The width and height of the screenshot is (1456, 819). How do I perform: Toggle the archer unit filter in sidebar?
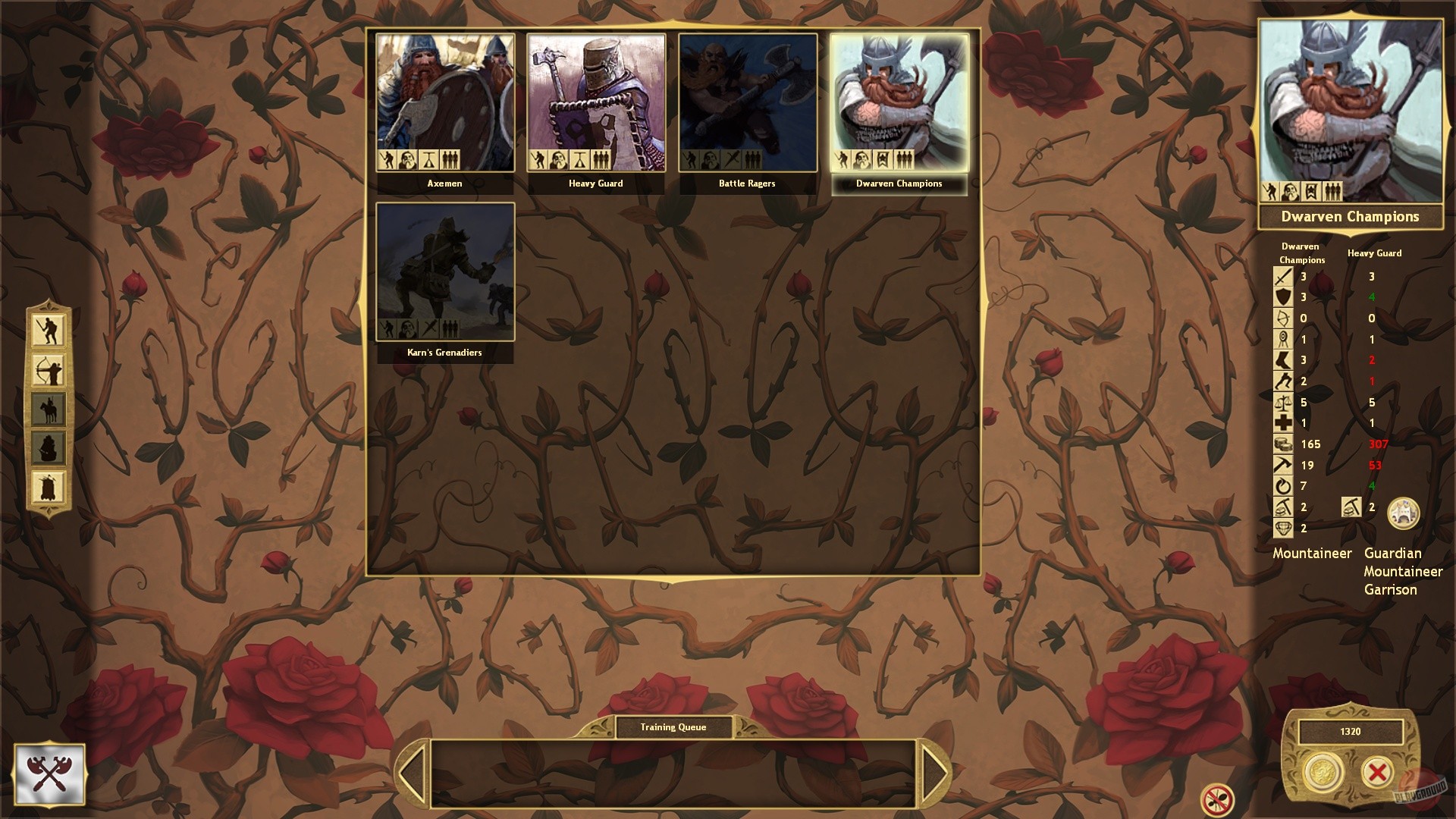tap(49, 370)
